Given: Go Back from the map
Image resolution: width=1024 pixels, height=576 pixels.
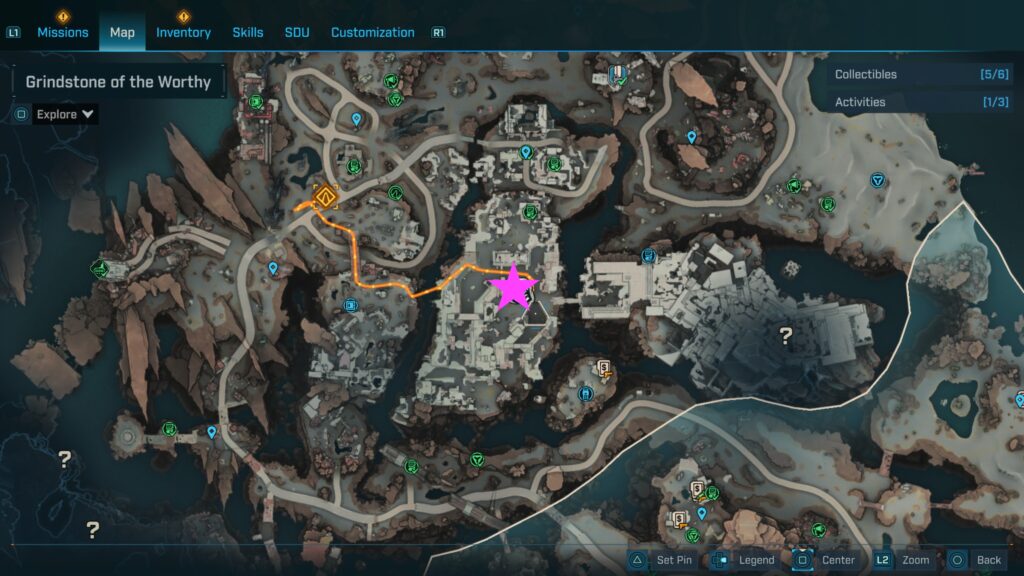Looking at the screenshot, I should pyautogui.click(x=976, y=560).
